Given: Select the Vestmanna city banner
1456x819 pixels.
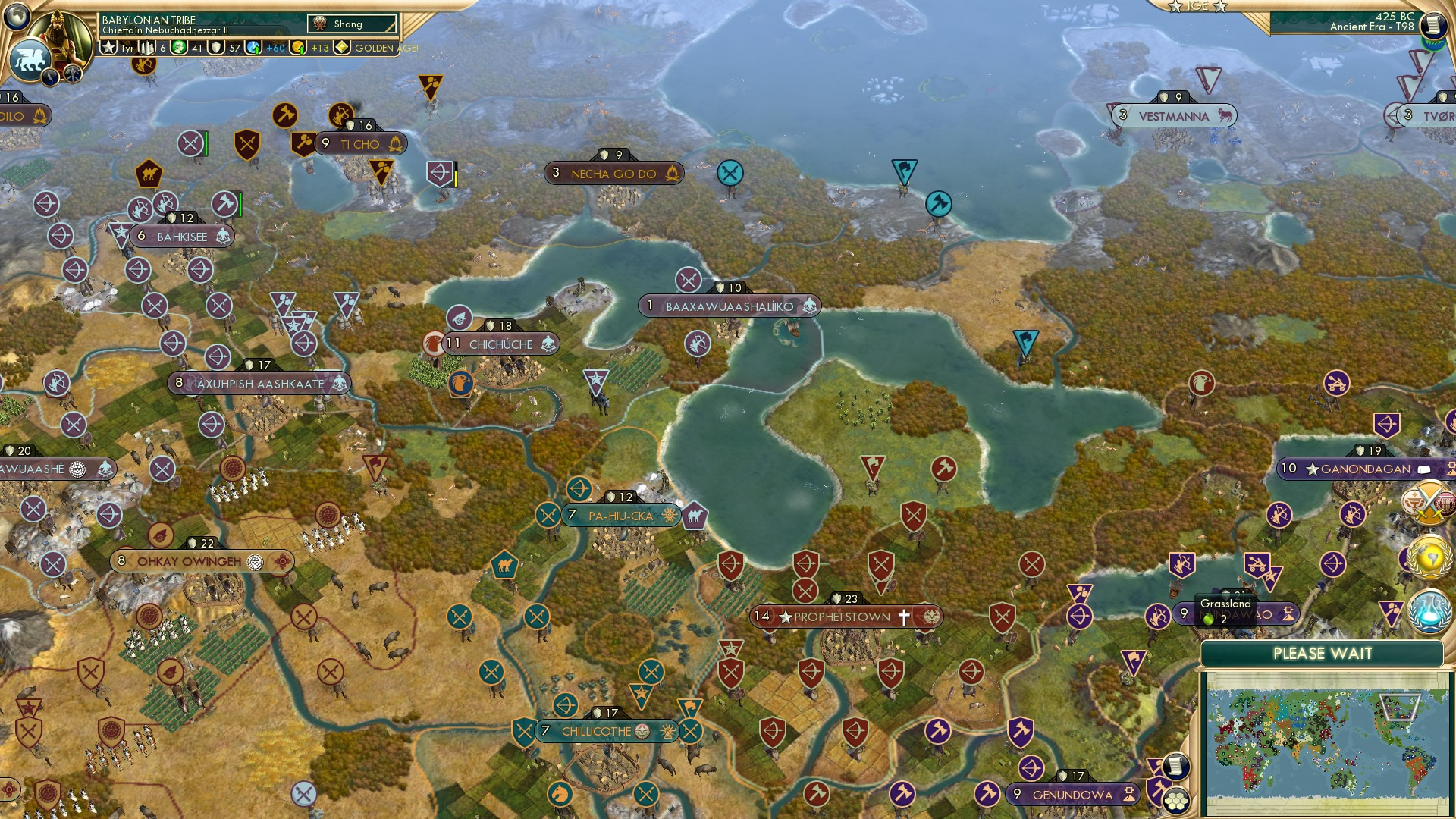Looking at the screenshot, I should tap(1172, 115).
